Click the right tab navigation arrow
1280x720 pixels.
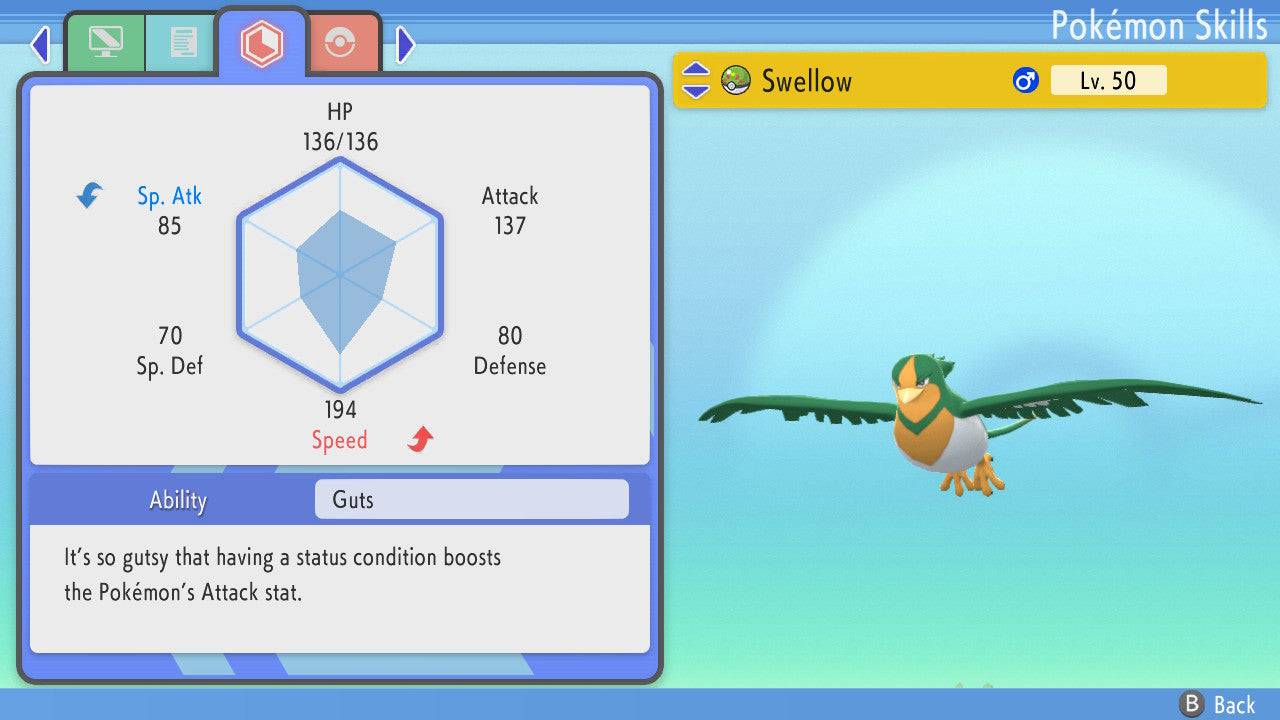[x=405, y=44]
